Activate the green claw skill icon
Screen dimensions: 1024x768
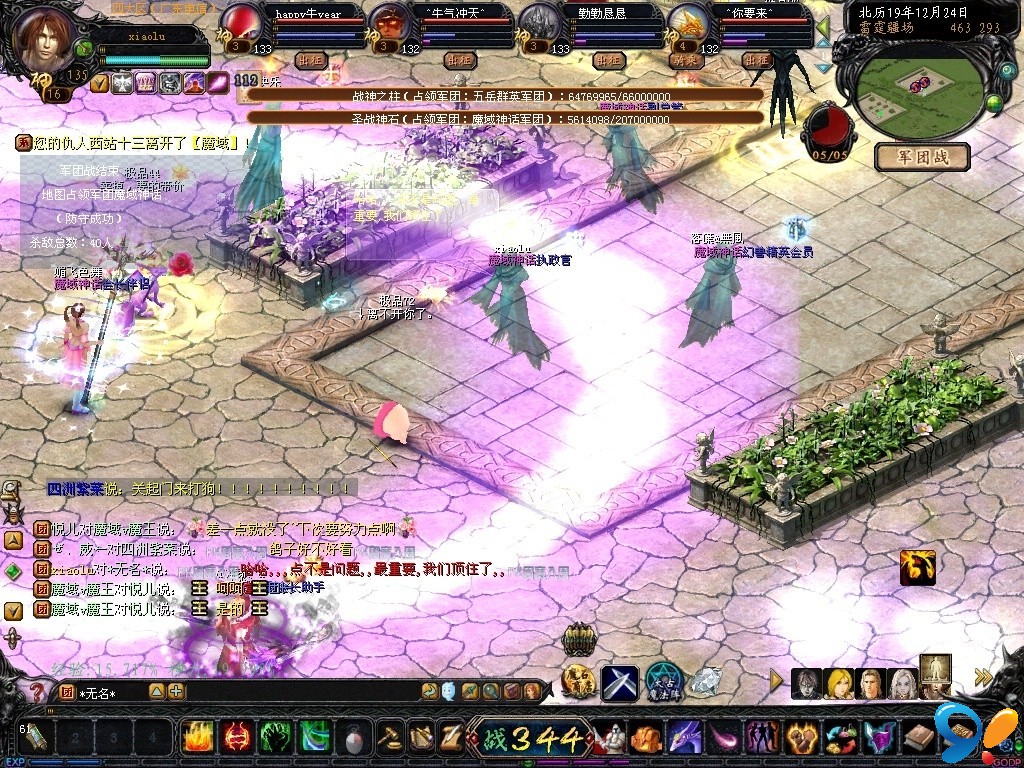point(275,738)
